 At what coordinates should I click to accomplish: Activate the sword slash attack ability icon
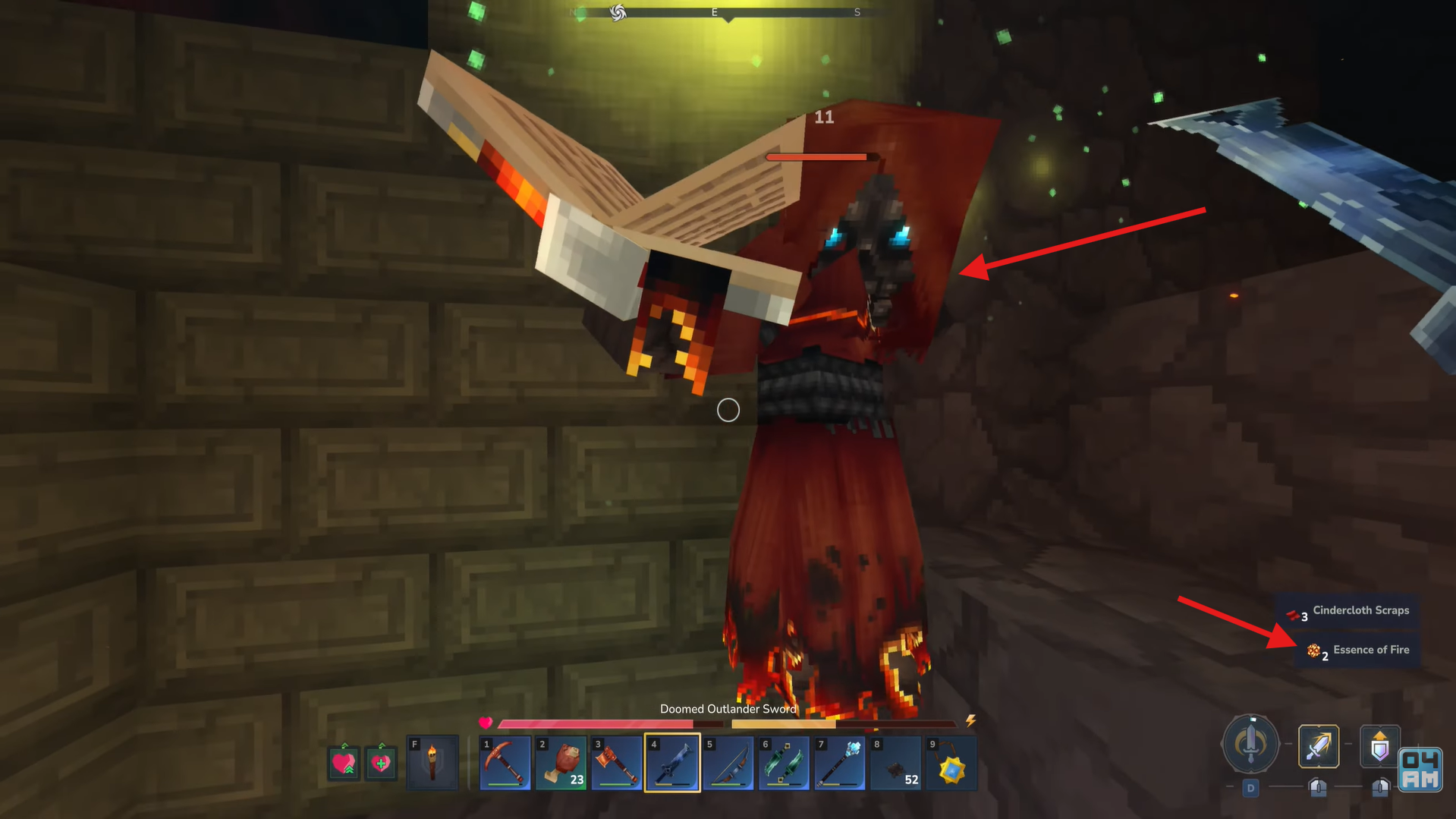point(1318,745)
